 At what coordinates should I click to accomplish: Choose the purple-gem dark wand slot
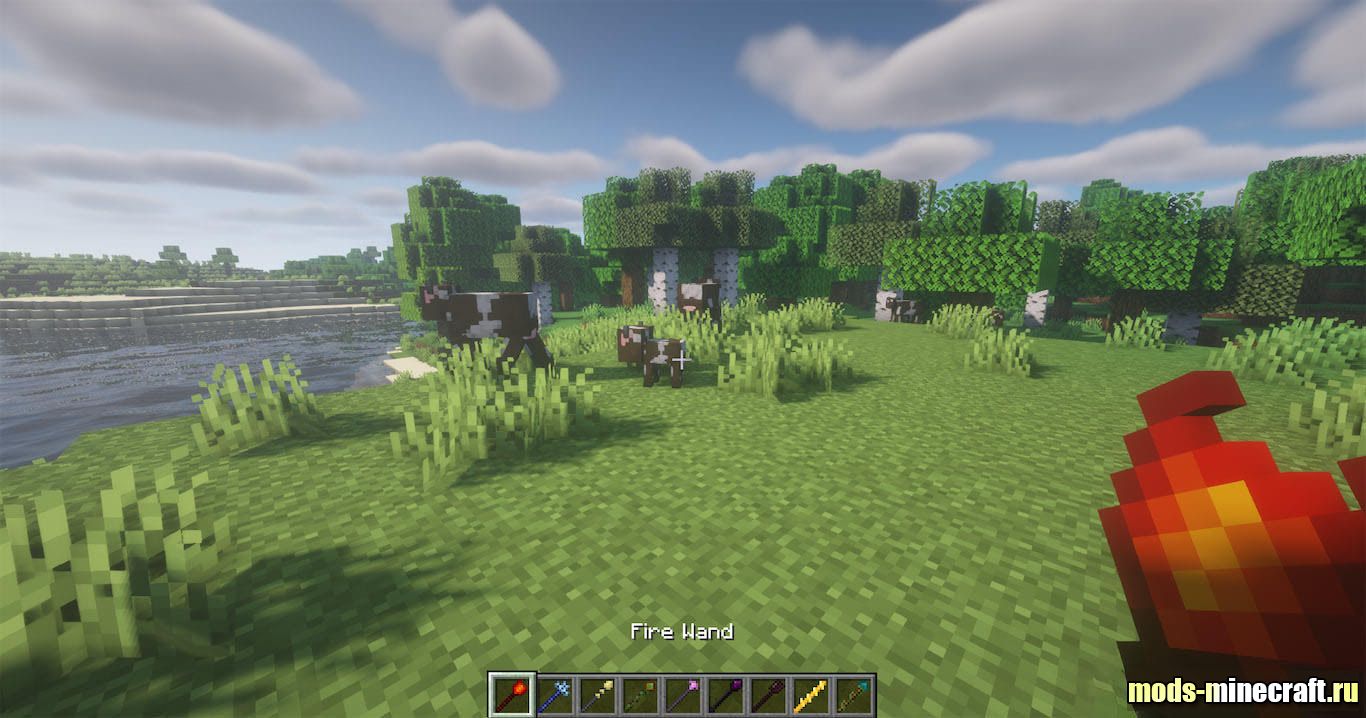(726, 694)
